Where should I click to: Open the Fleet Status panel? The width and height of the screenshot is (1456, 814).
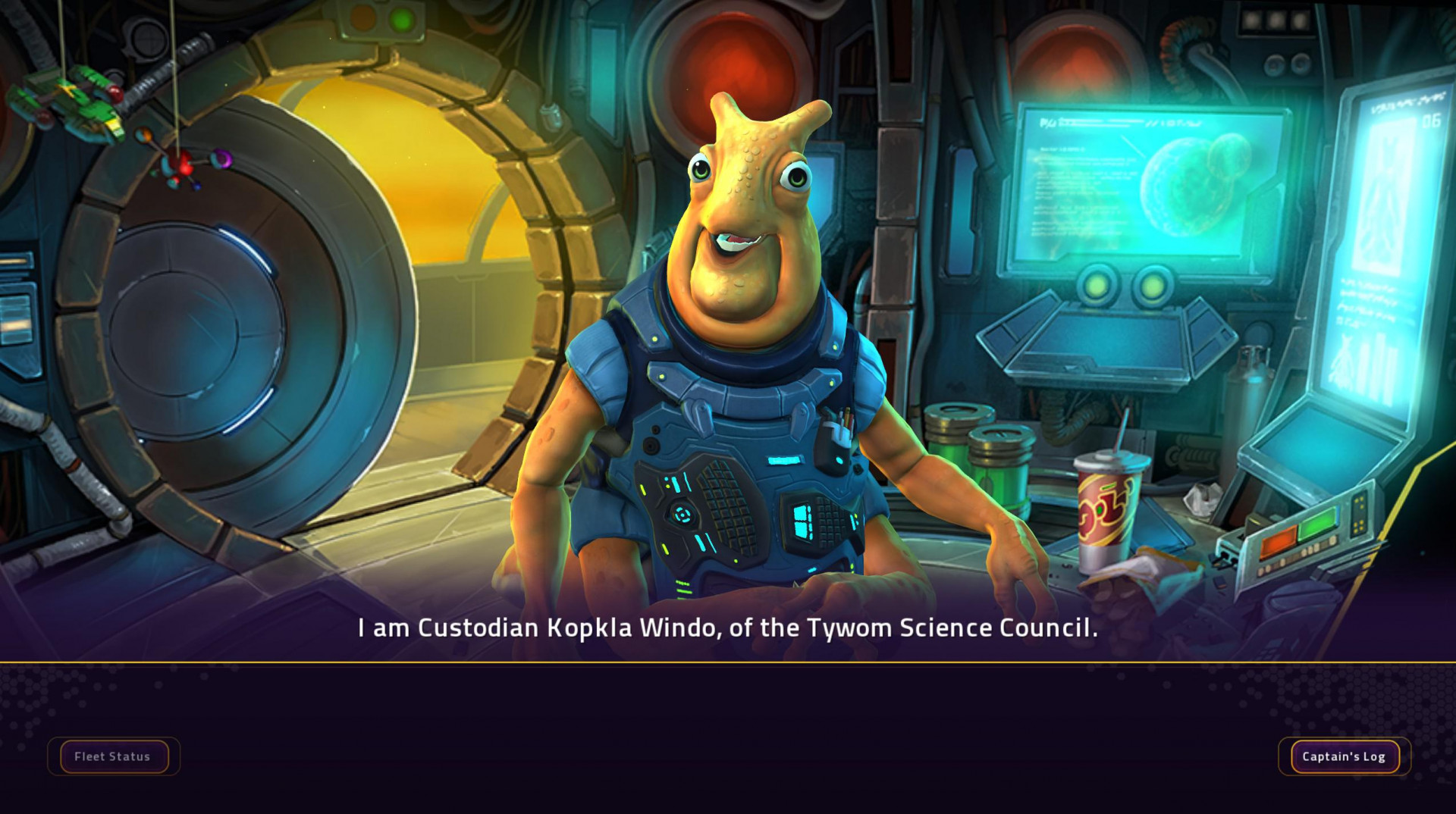point(112,756)
